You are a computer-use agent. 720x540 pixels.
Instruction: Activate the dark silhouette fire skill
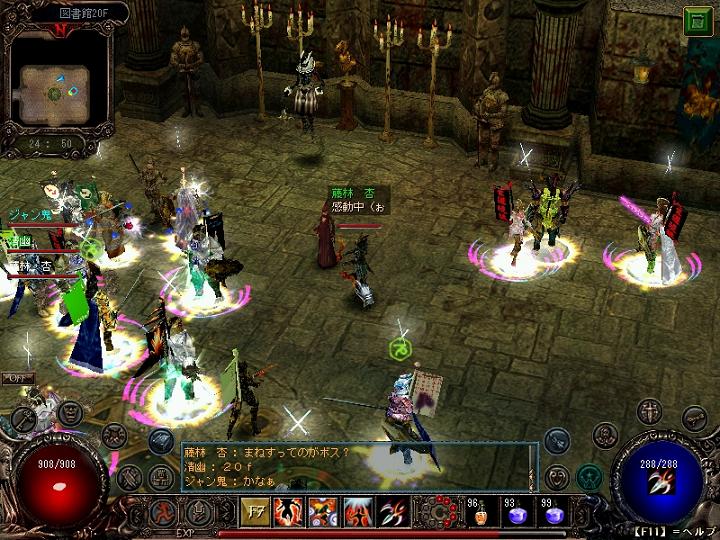[x=289, y=513]
